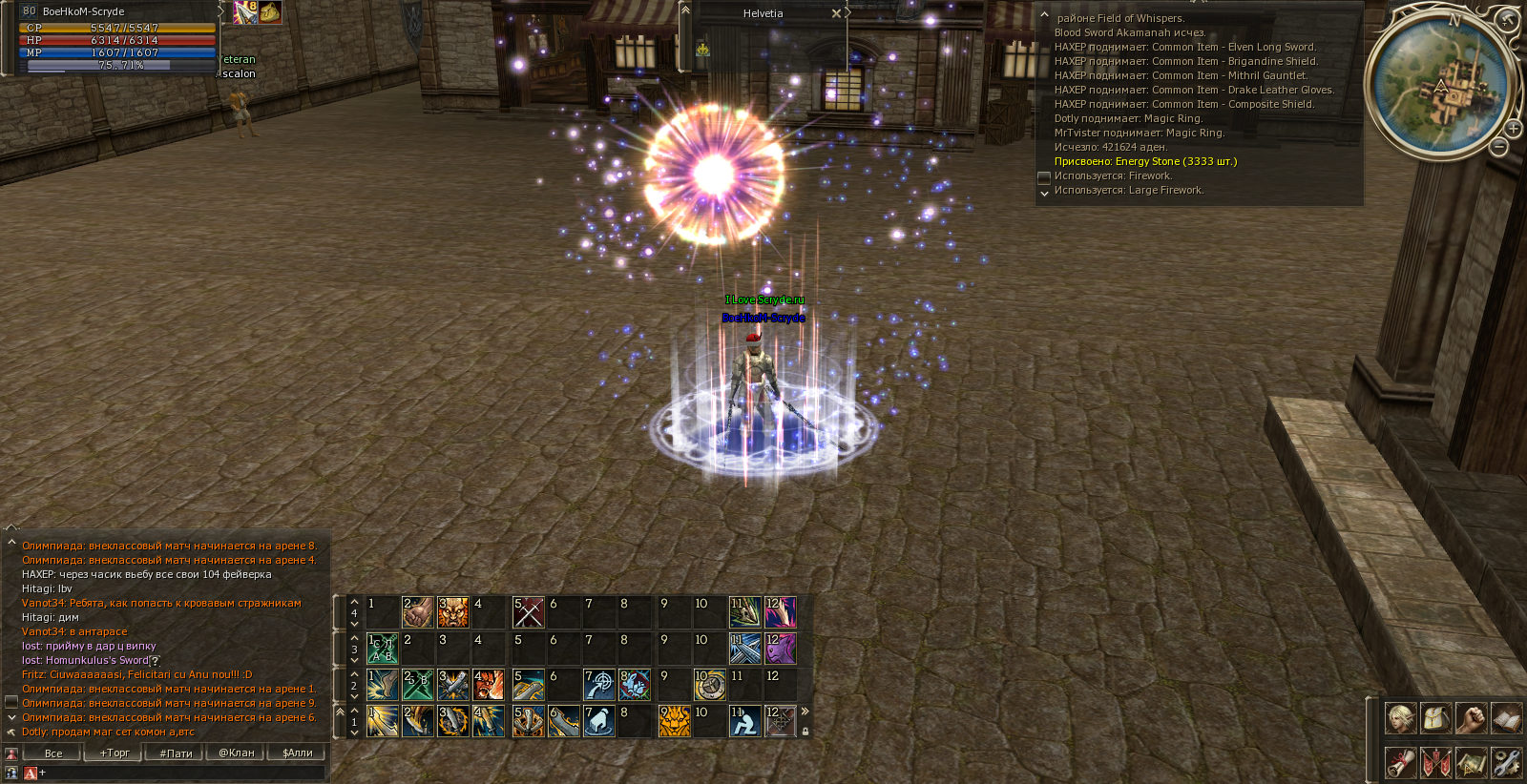
Task: Open the actions fist icon
Action: (1471, 718)
